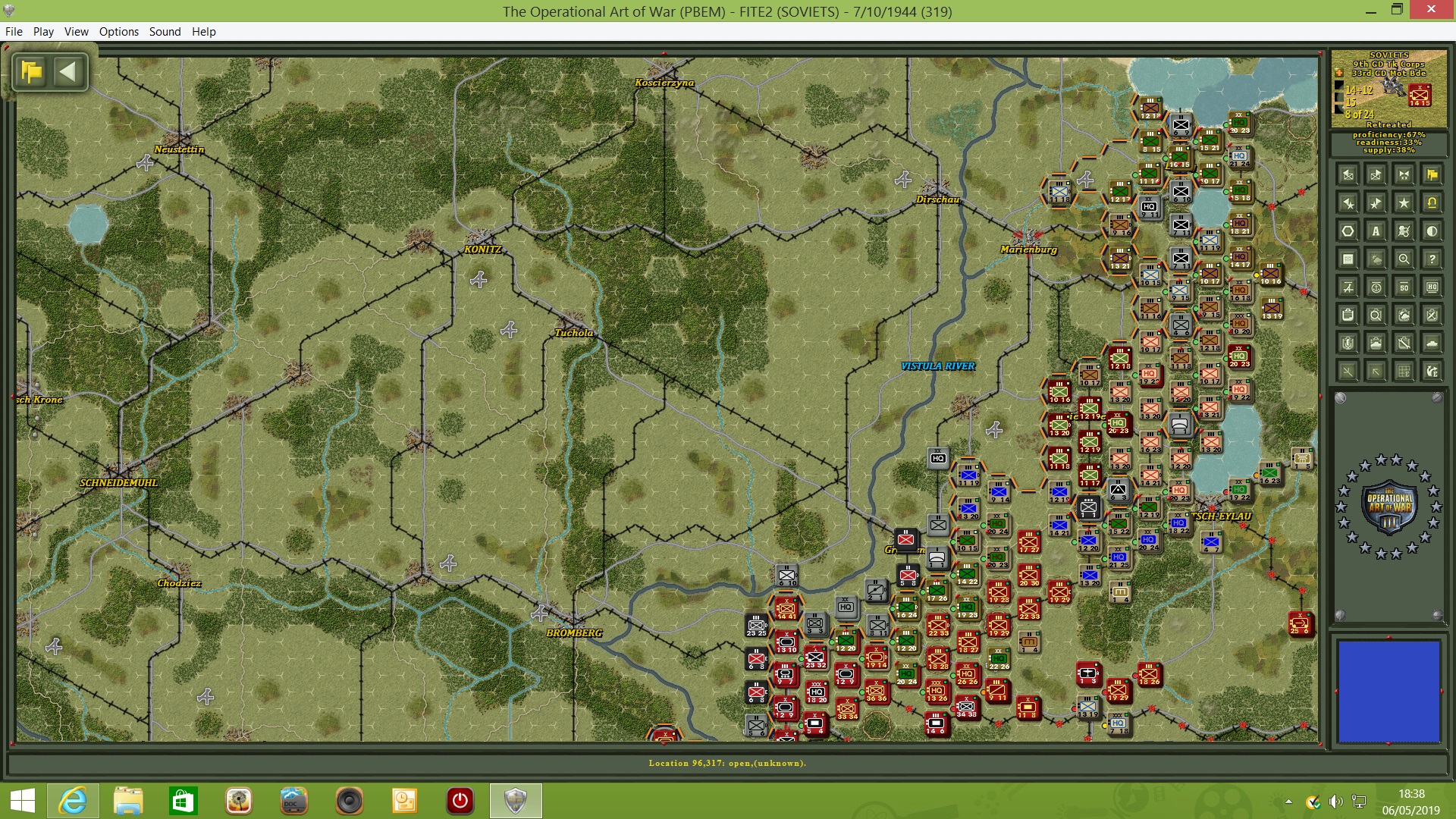The image size is (1456, 819).
Task: Open the Options menu
Action: (118, 32)
